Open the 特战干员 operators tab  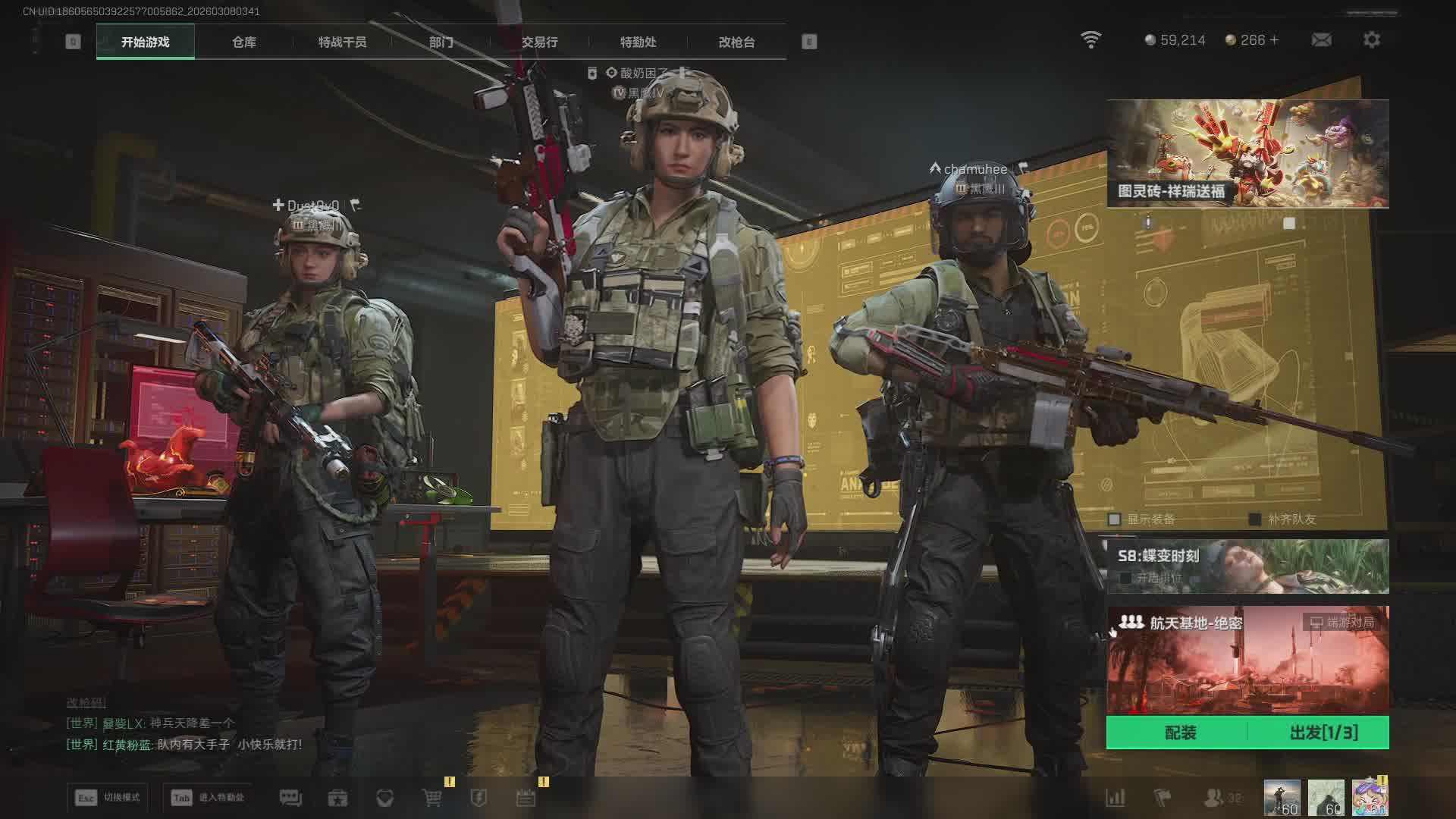coord(342,42)
